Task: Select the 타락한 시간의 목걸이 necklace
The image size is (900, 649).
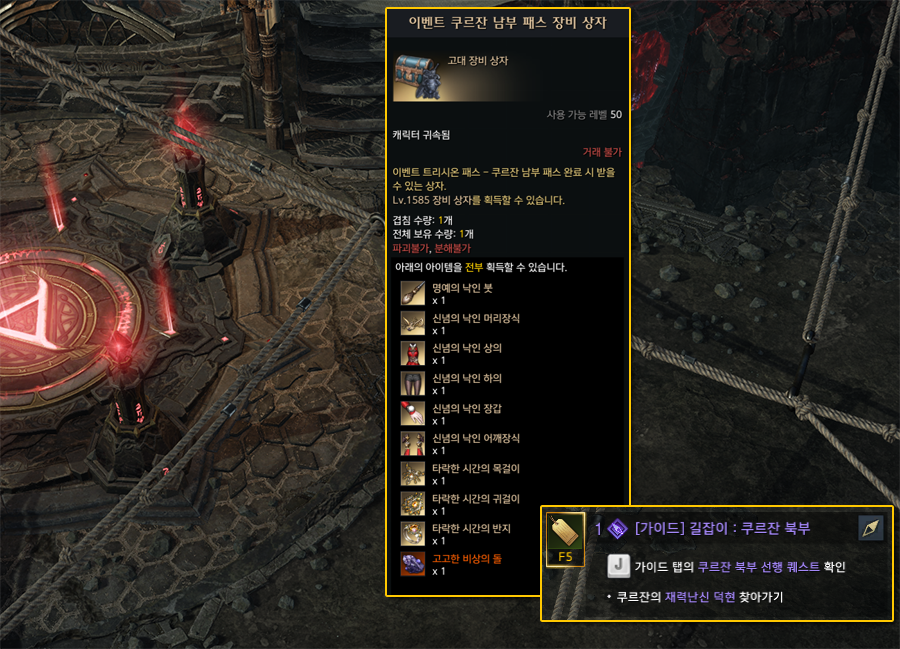Action: [413, 474]
